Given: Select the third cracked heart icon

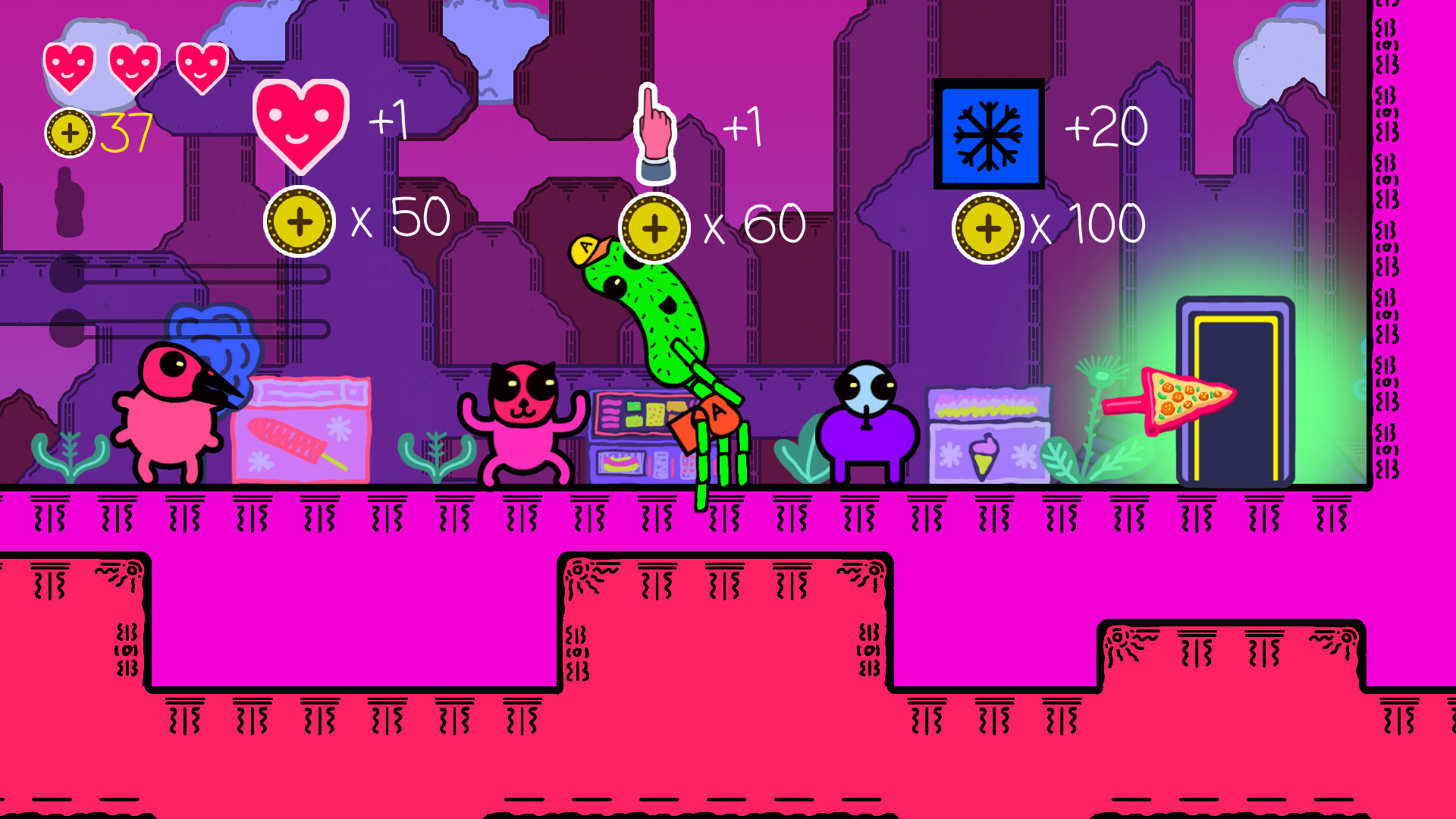Looking at the screenshot, I should tap(199, 68).
